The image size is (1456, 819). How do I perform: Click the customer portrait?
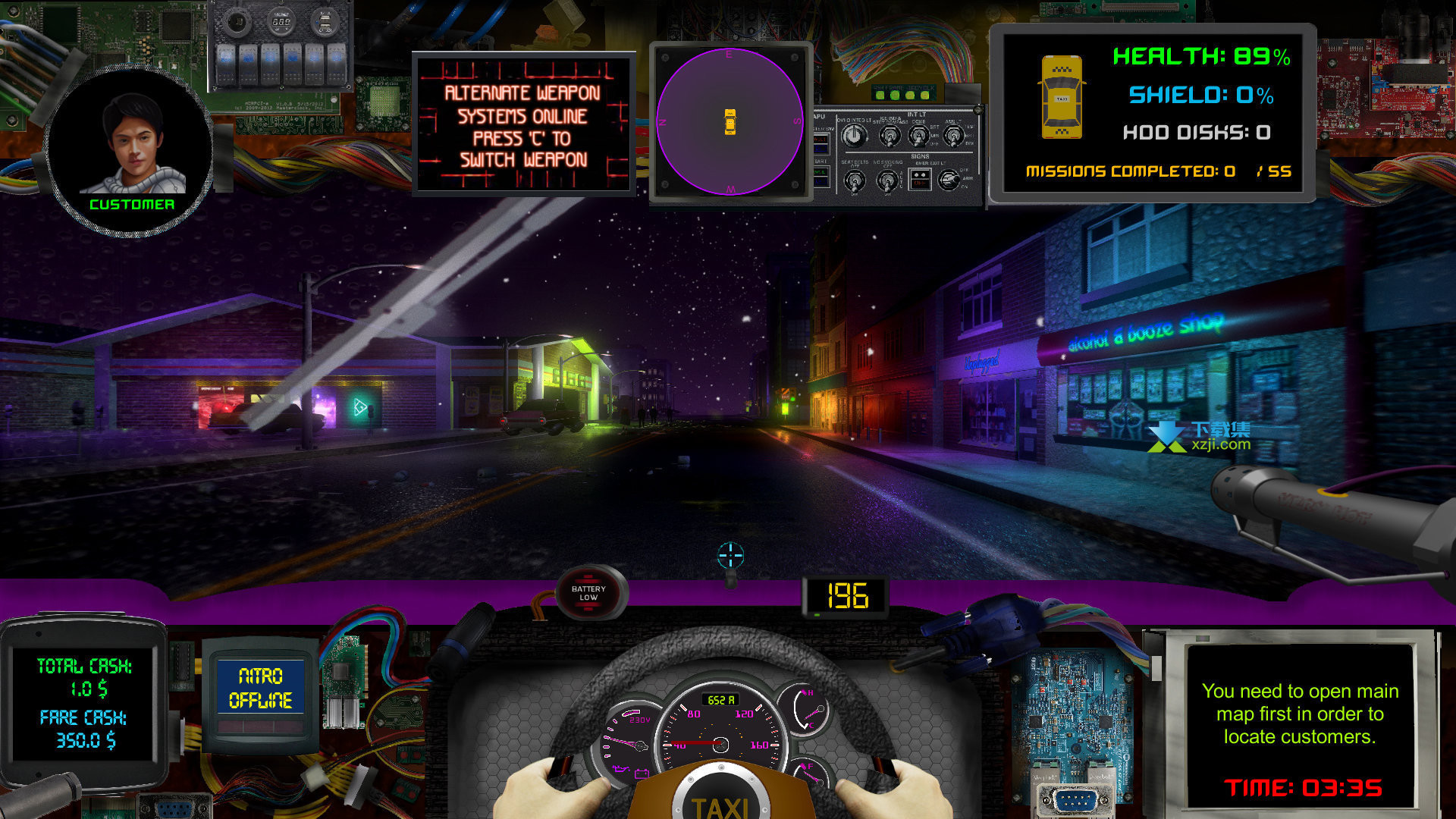pyautogui.click(x=132, y=148)
